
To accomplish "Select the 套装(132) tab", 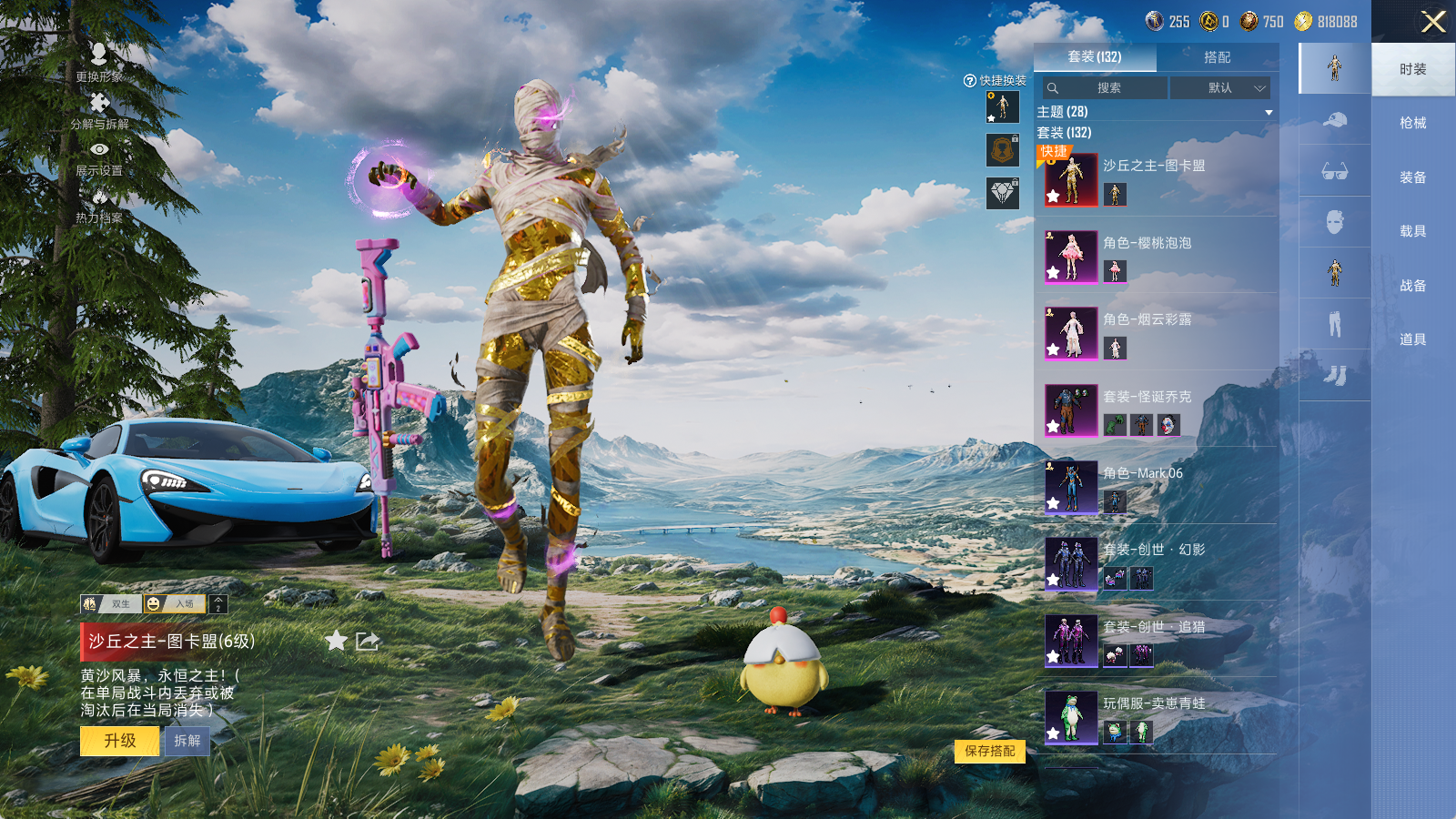I will click(1095, 57).
